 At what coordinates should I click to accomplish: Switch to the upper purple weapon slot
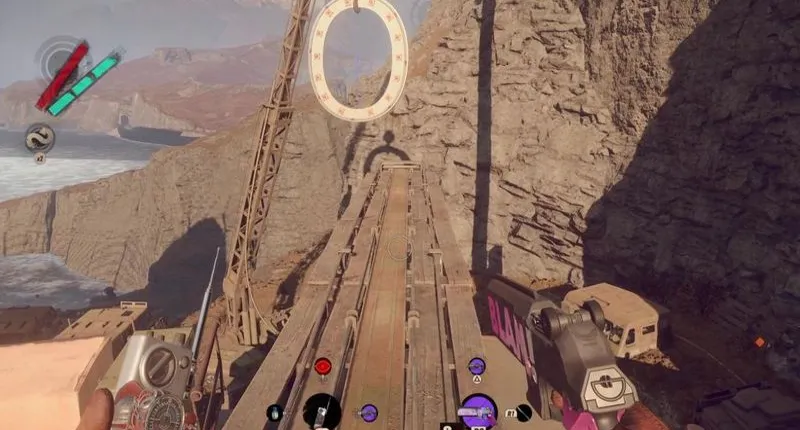[x=477, y=367]
